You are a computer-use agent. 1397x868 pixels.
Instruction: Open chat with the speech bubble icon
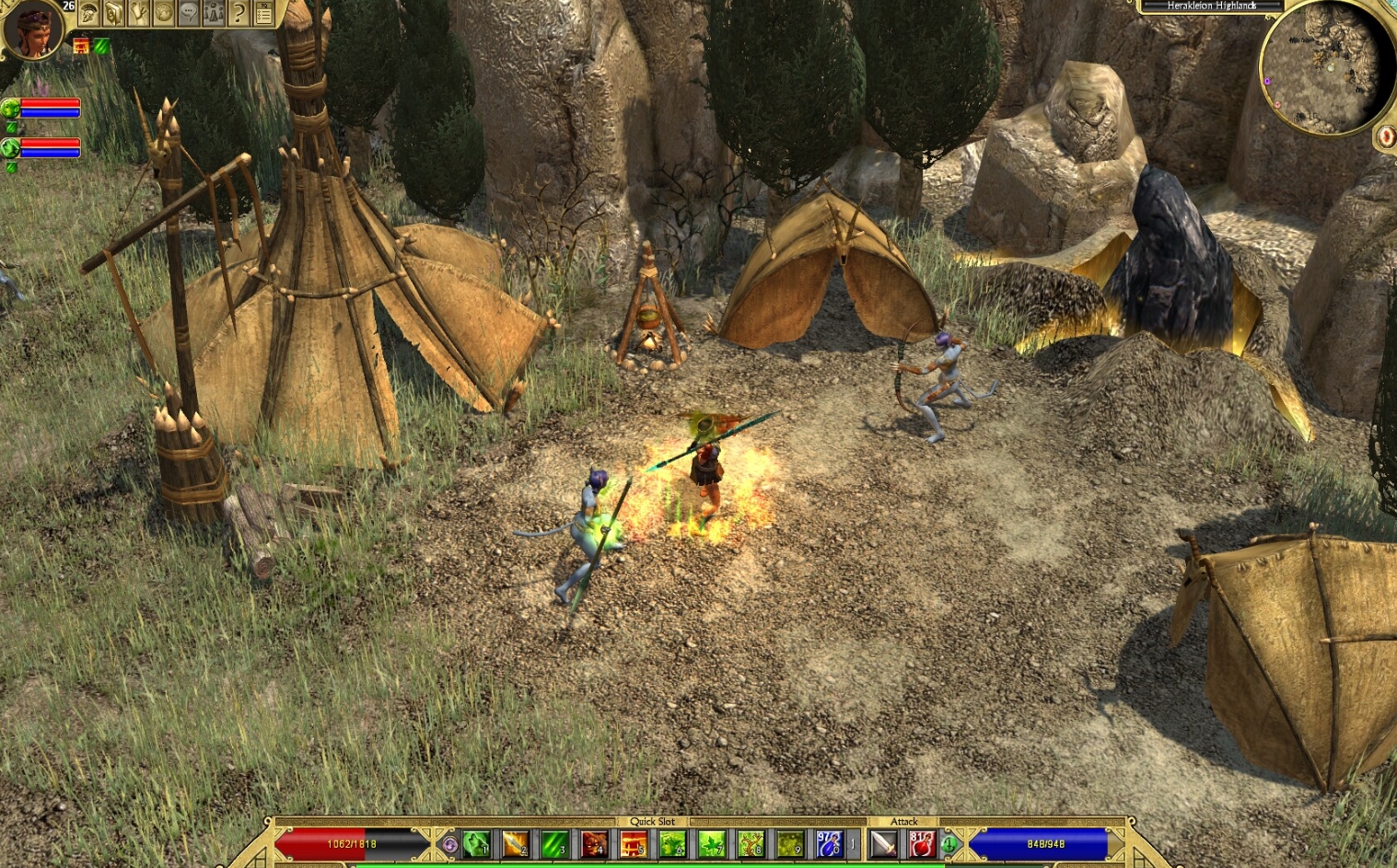[188, 14]
